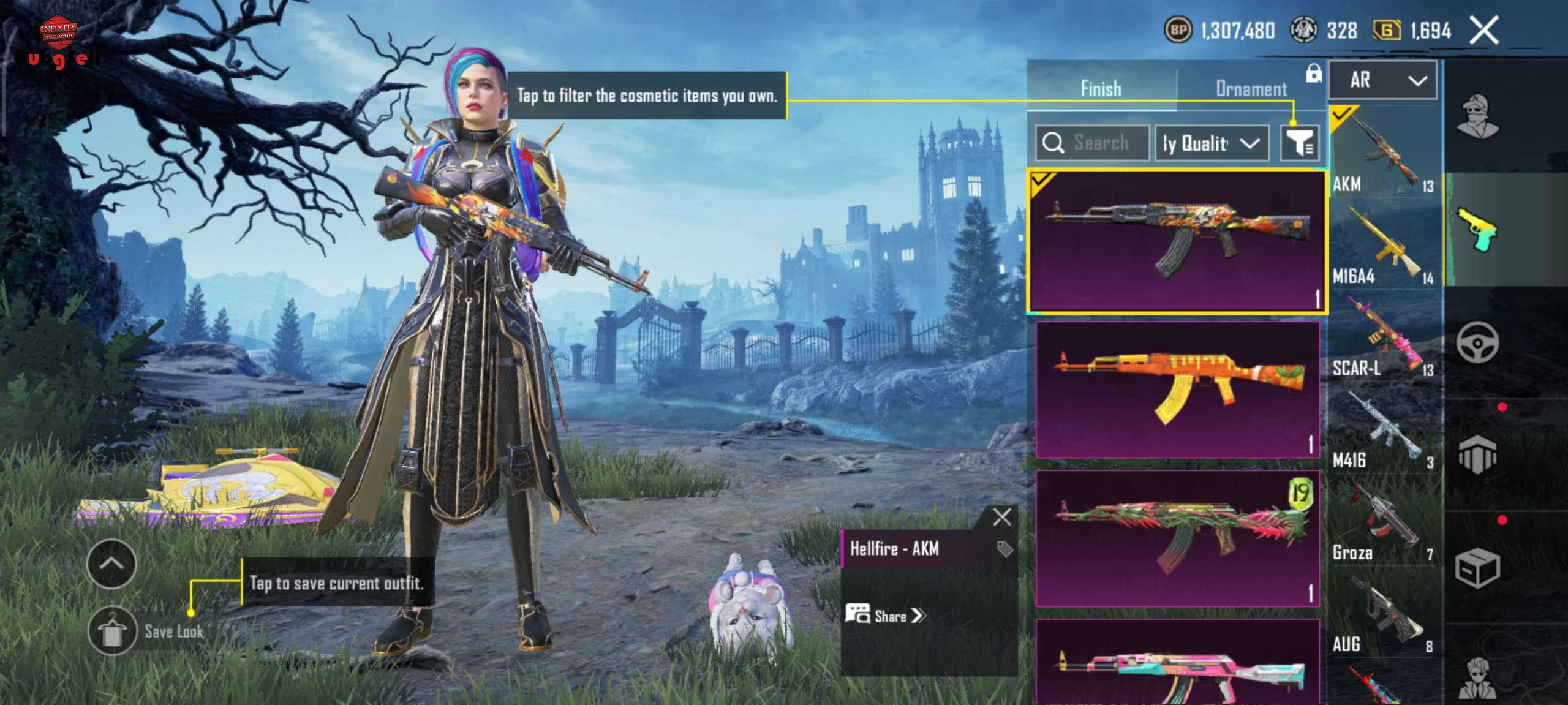The image size is (1568, 705).
Task: Share the Hellfire AKM skin
Action: tap(886, 616)
